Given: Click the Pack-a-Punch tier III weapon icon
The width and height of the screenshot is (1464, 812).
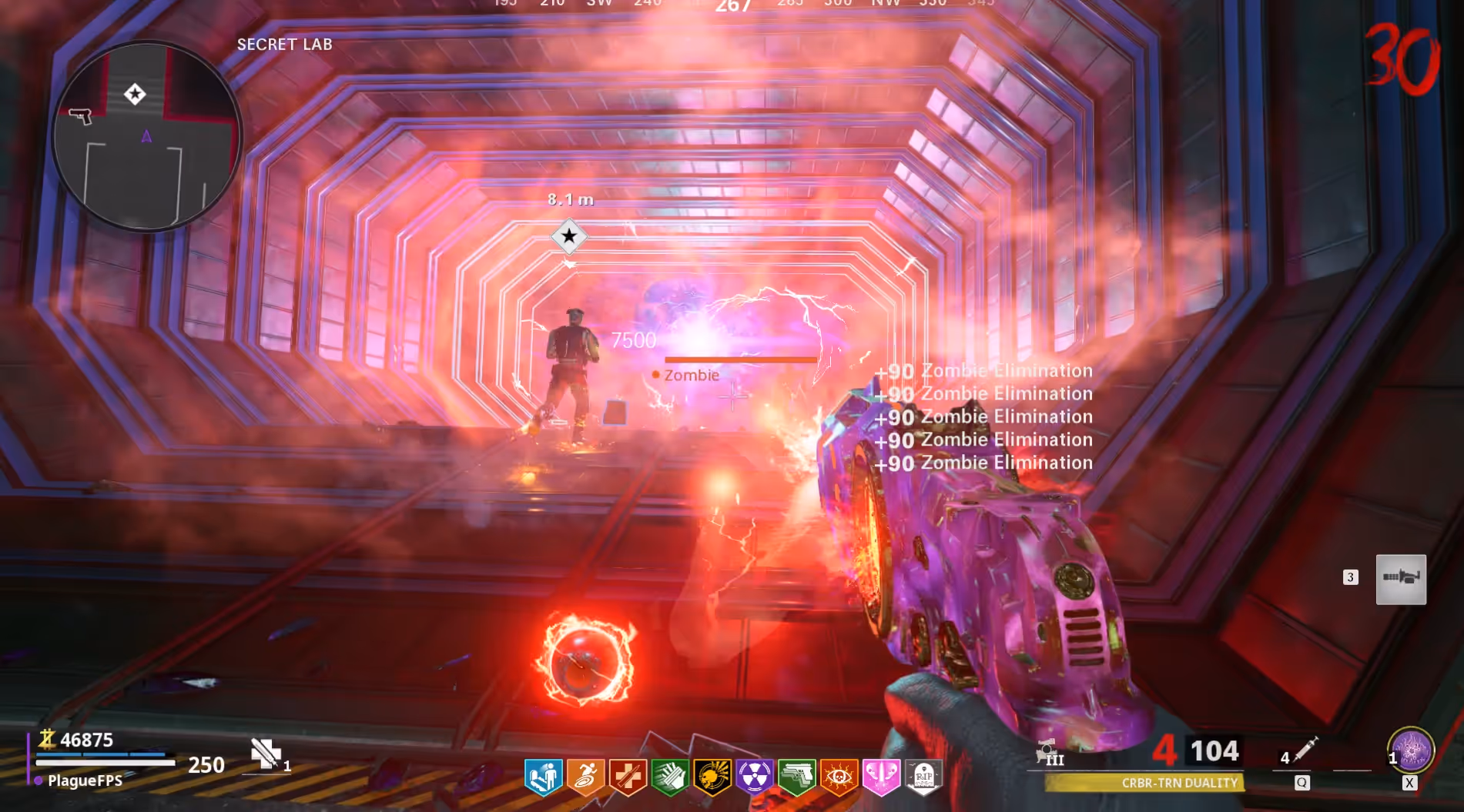Looking at the screenshot, I should [x=1050, y=753].
